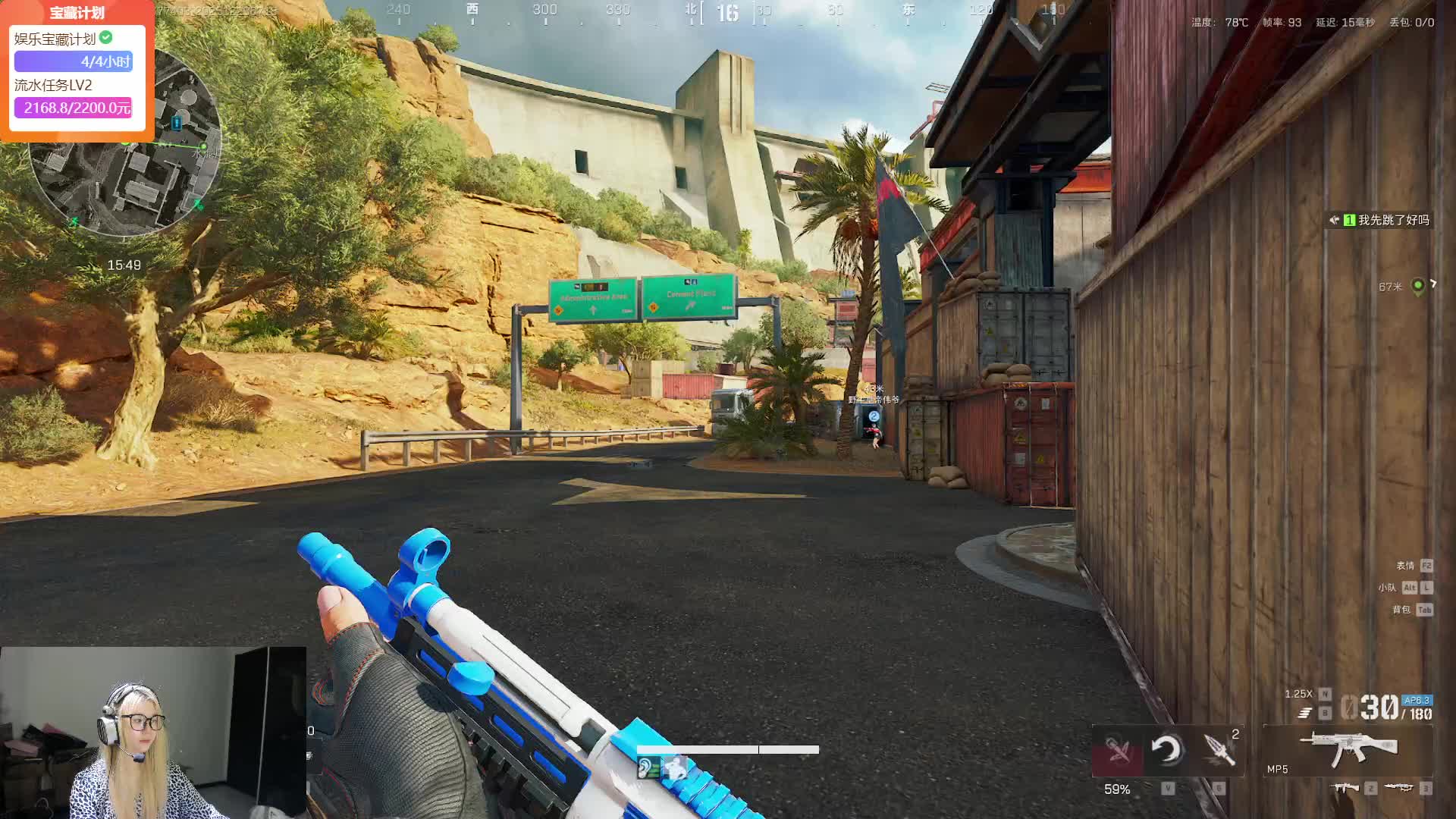
Task: Toggle the fire mode bullets icon
Action: point(1304,713)
